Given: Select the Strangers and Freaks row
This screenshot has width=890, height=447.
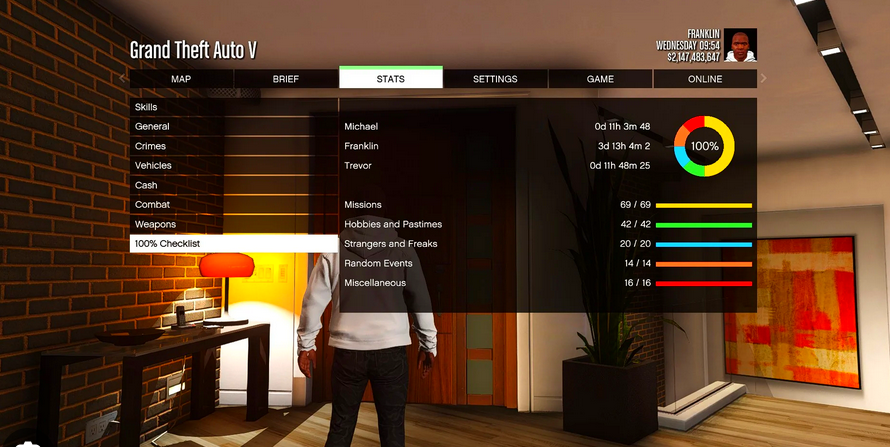Looking at the screenshot, I should tap(547, 244).
